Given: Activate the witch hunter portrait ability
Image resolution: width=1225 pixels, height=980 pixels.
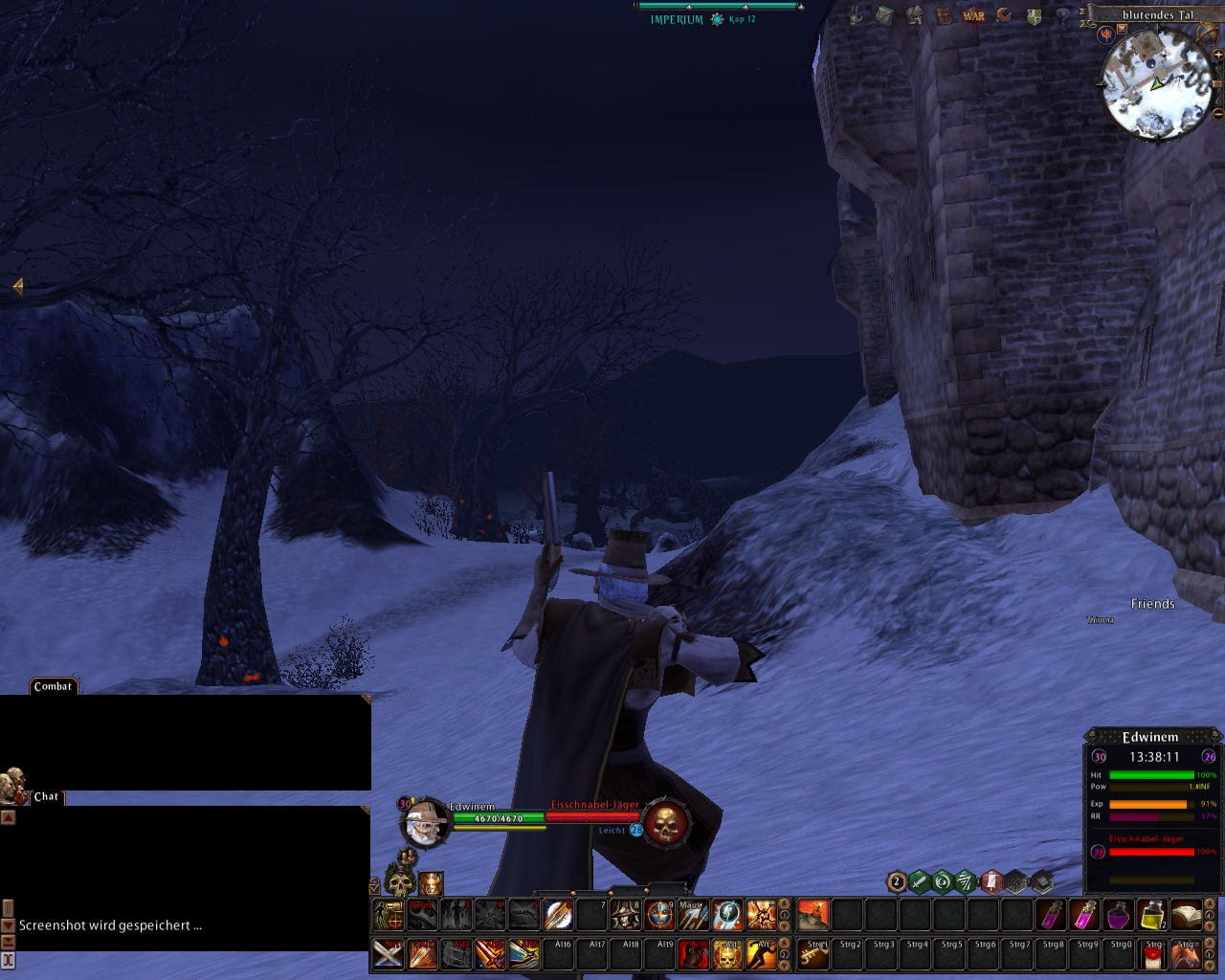Looking at the screenshot, I should click(x=626, y=915).
